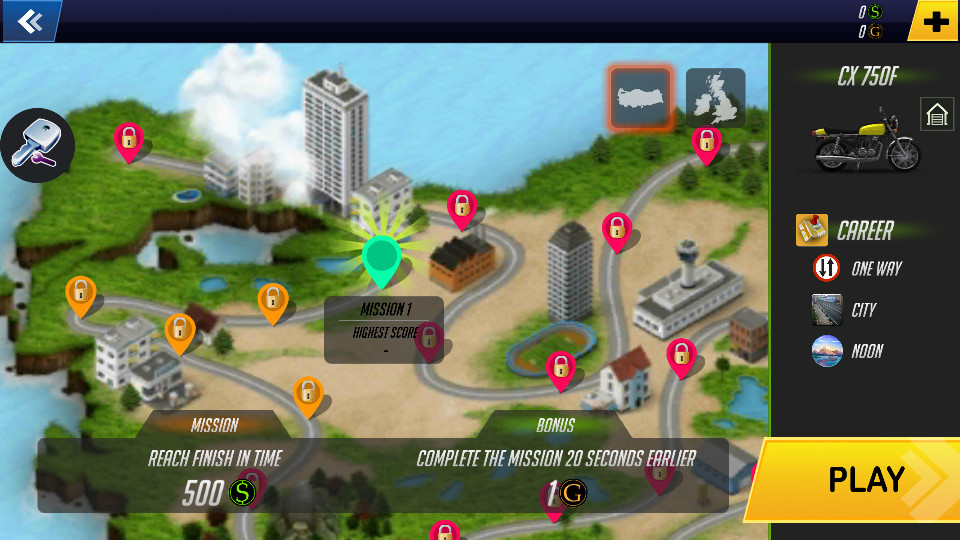
Task: Select the green Mission 1 map pin
Action: point(381,256)
